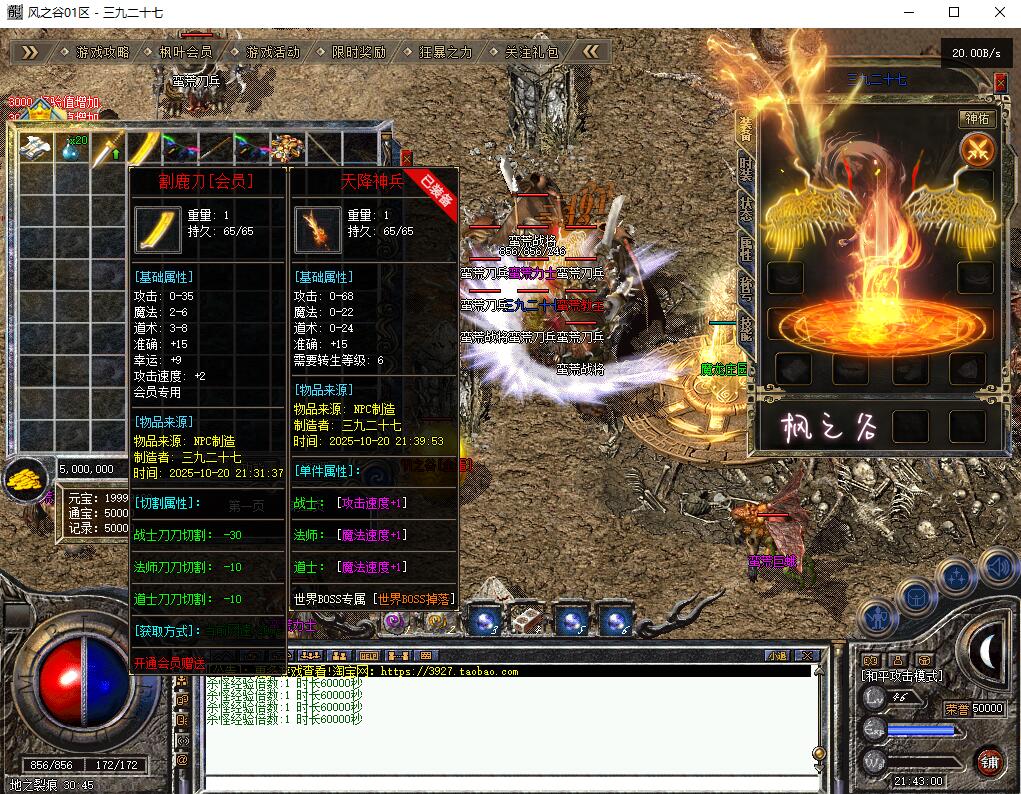The width and height of the screenshot is (1021, 794).
Task: Open the 游戏活动 events menu
Action: [272, 52]
